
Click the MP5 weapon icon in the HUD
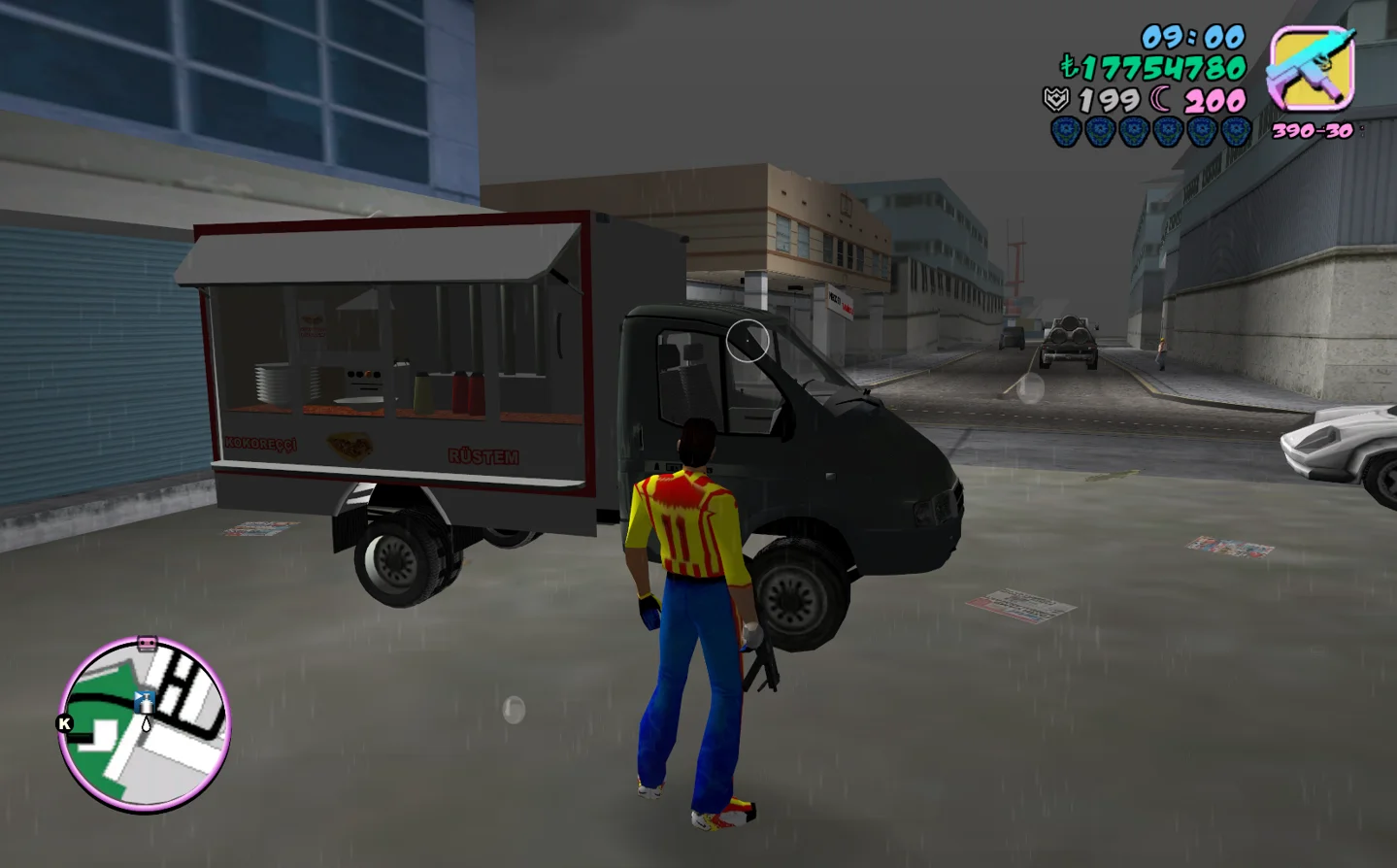(1313, 67)
